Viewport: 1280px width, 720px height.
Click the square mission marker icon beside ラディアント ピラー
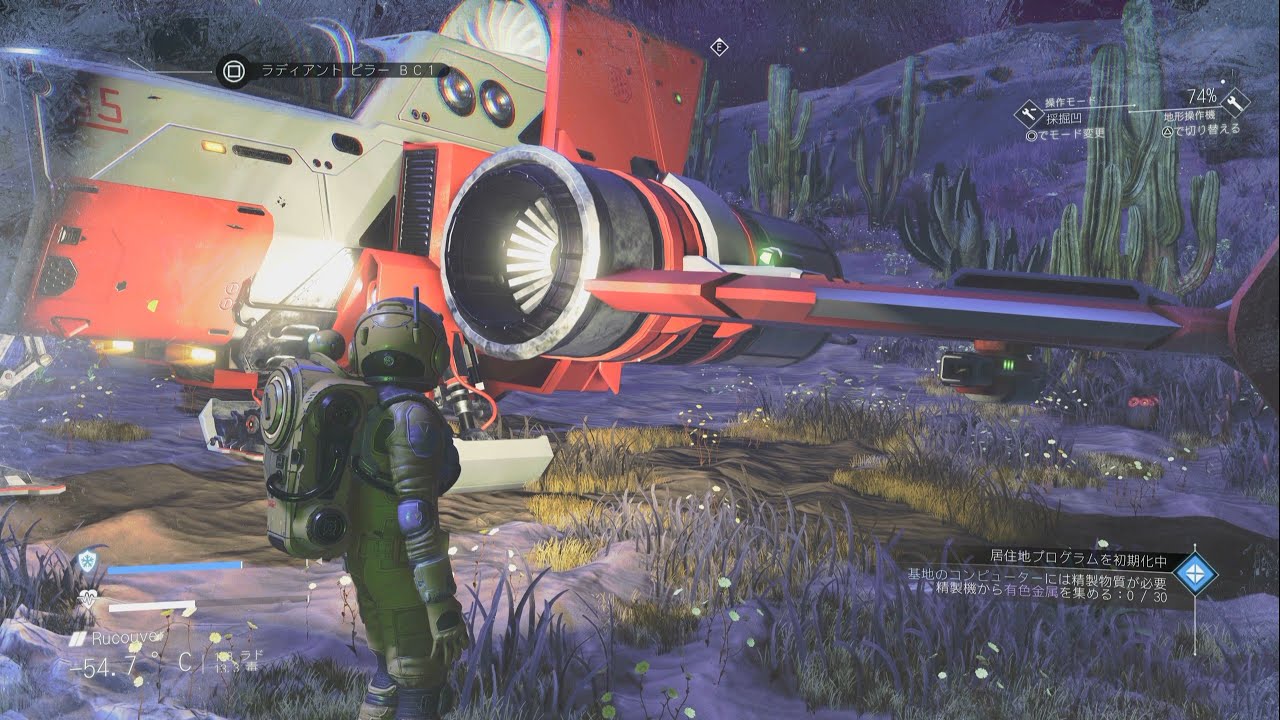click(232, 70)
